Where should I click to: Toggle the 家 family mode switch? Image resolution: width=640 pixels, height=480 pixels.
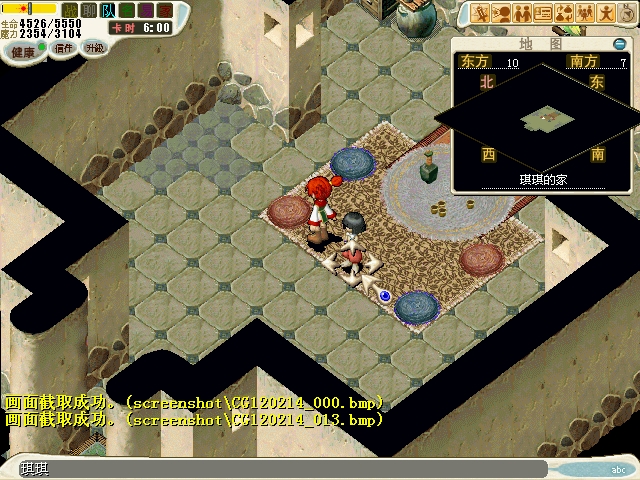coord(163,10)
